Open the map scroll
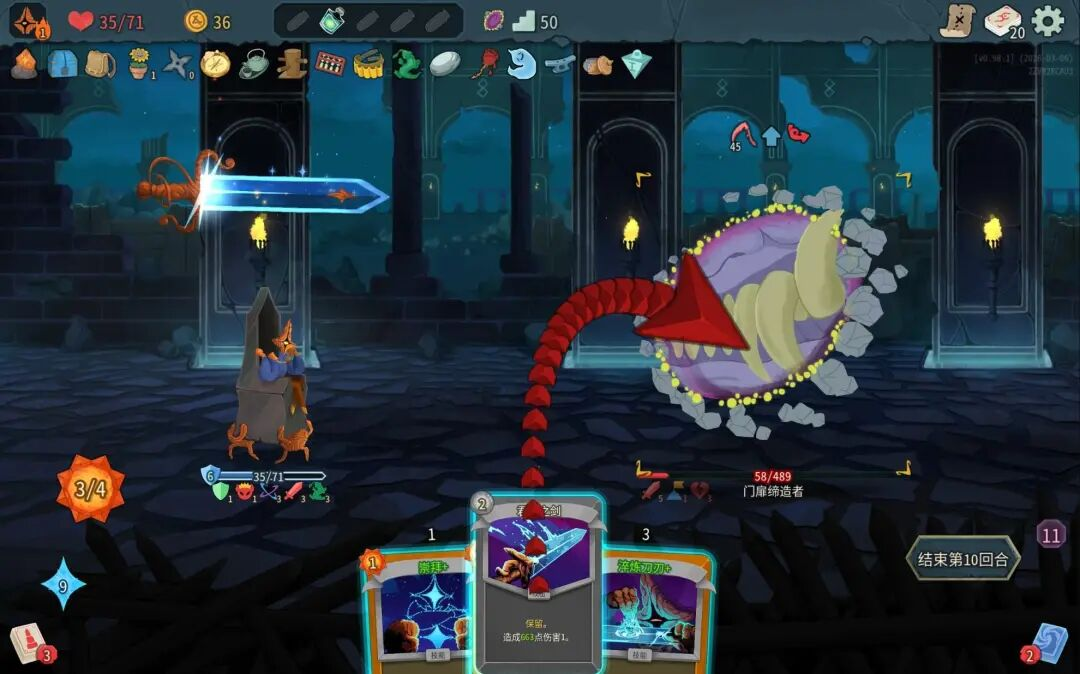 (957, 21)
